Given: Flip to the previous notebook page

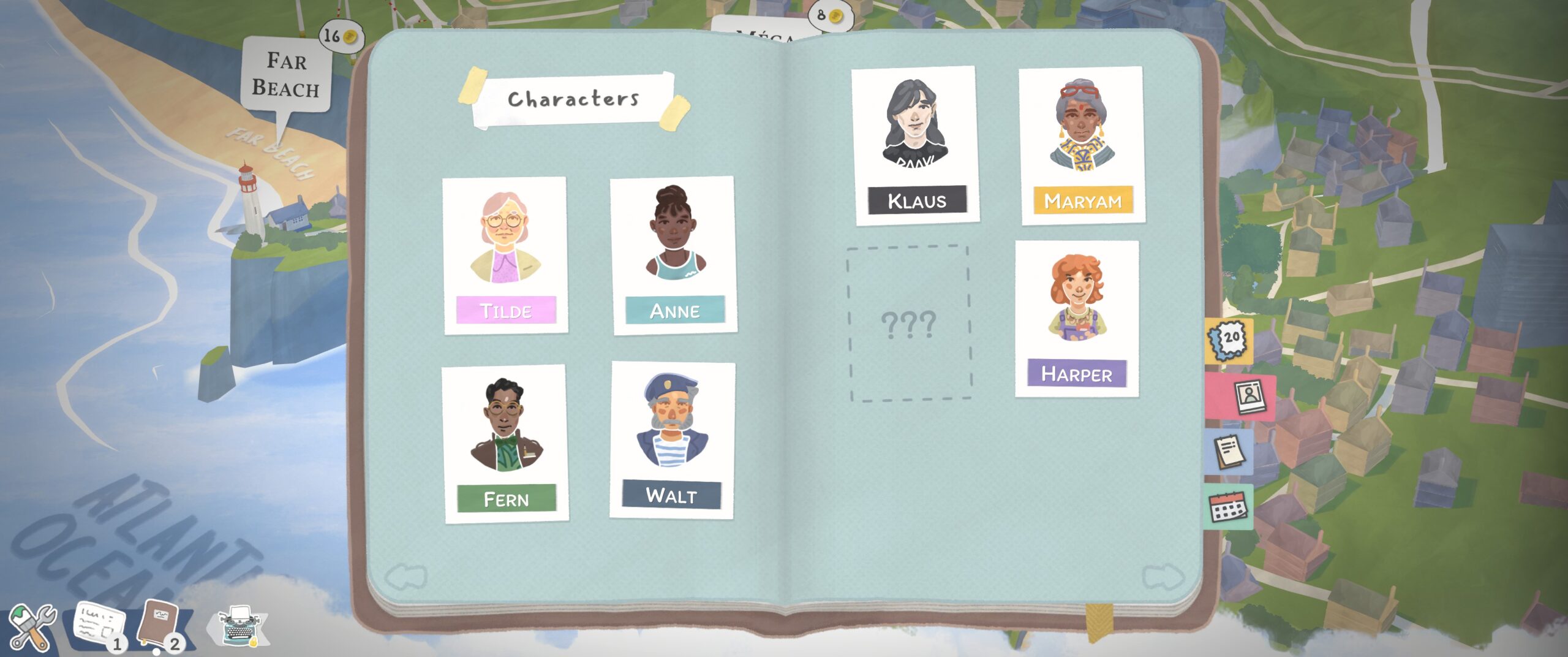Looking at the screenshot, I should tap(405, 577).
